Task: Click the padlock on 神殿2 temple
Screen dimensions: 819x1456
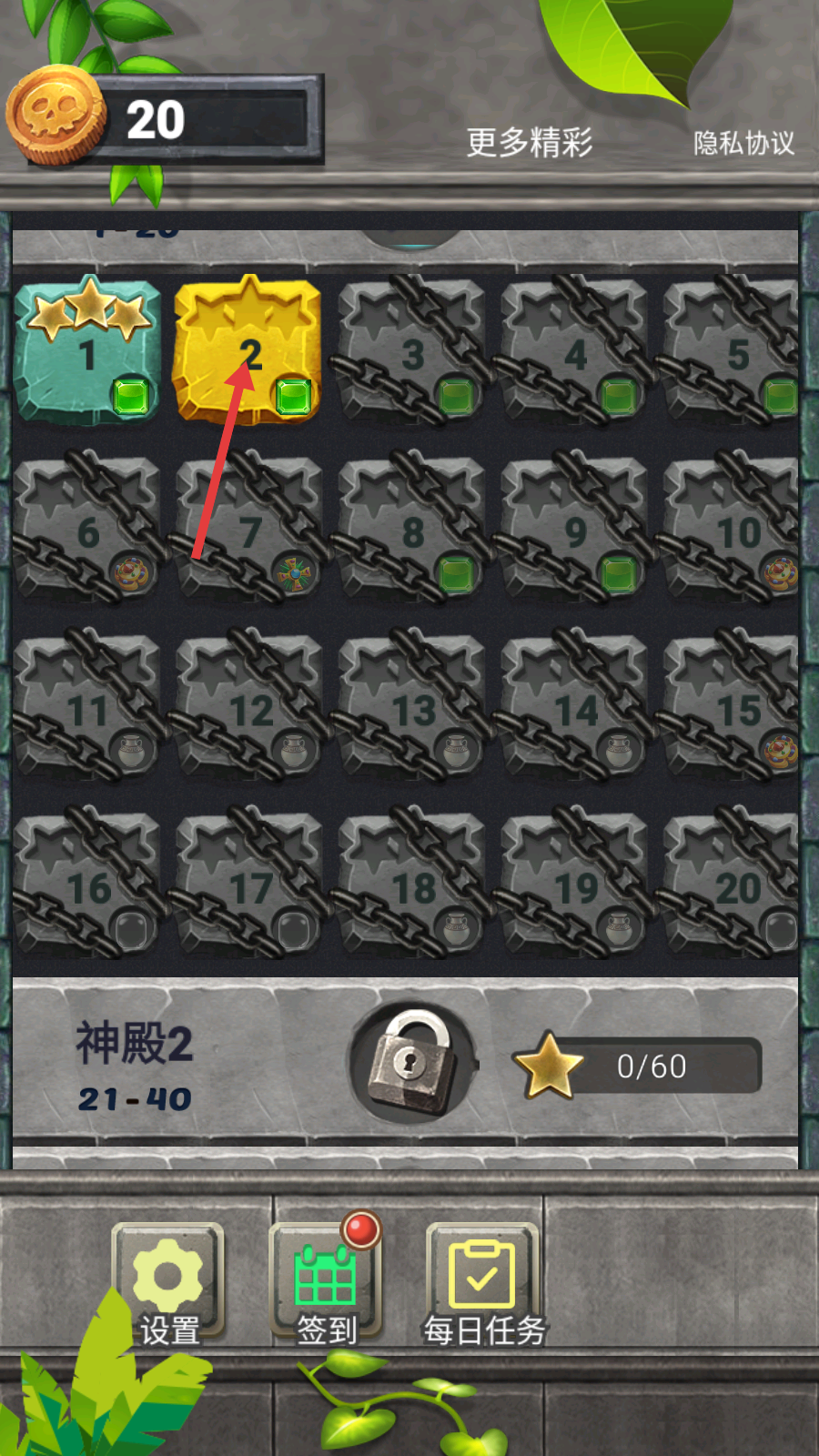Action: click(x=412, y=1063)
